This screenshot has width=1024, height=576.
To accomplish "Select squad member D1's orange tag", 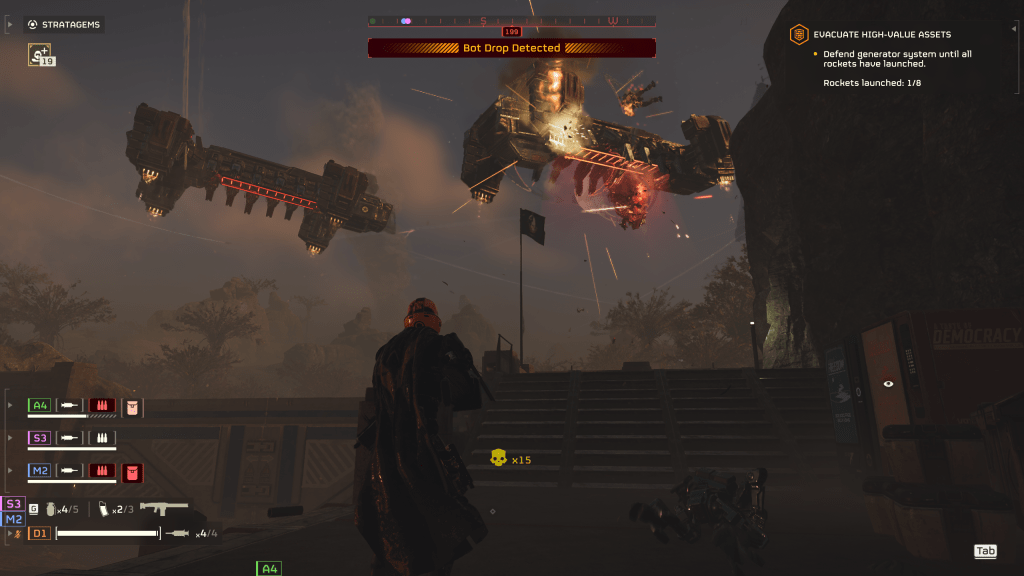I will [x=39, y=533].
